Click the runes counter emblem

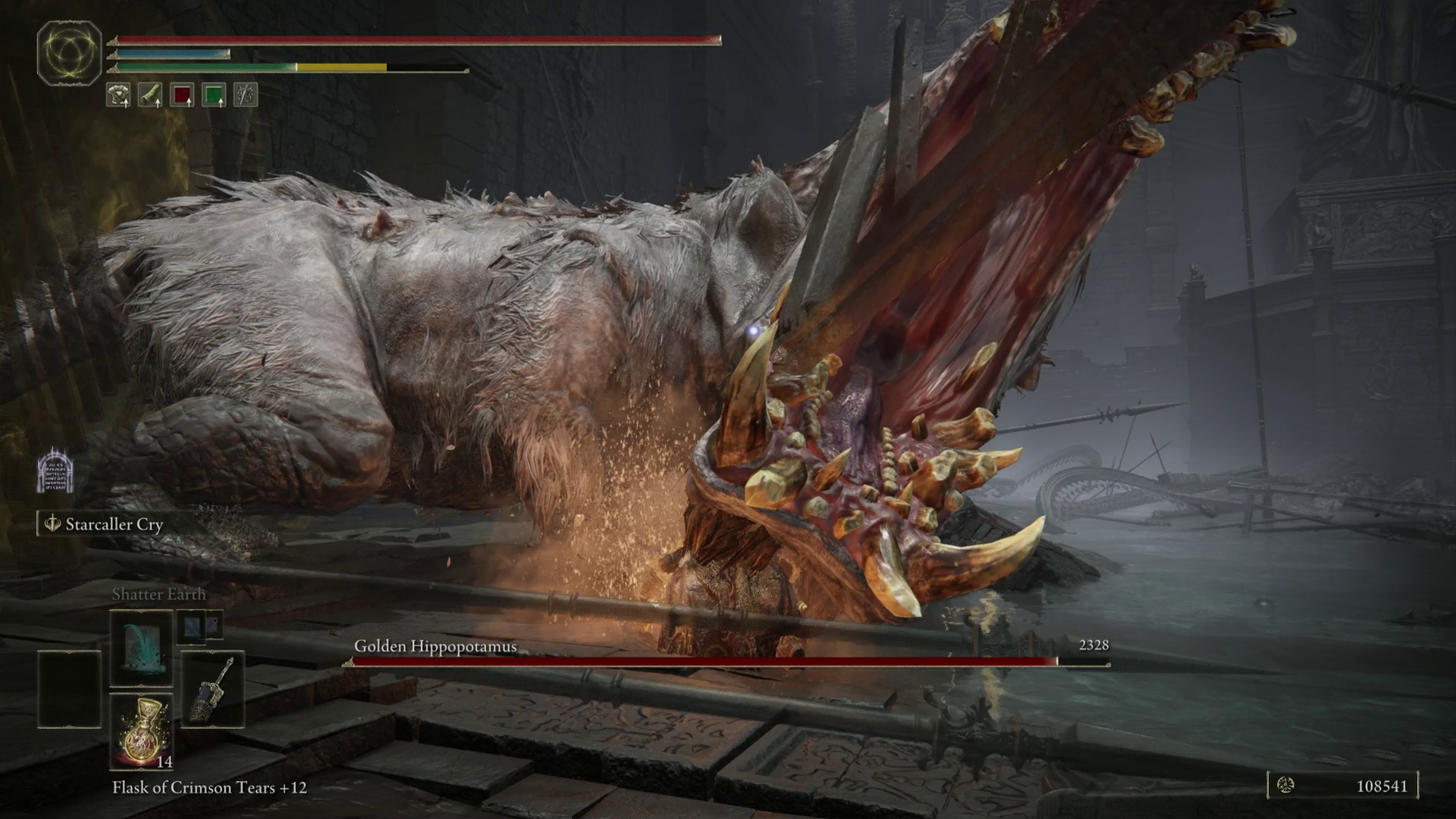[1286, 785]
